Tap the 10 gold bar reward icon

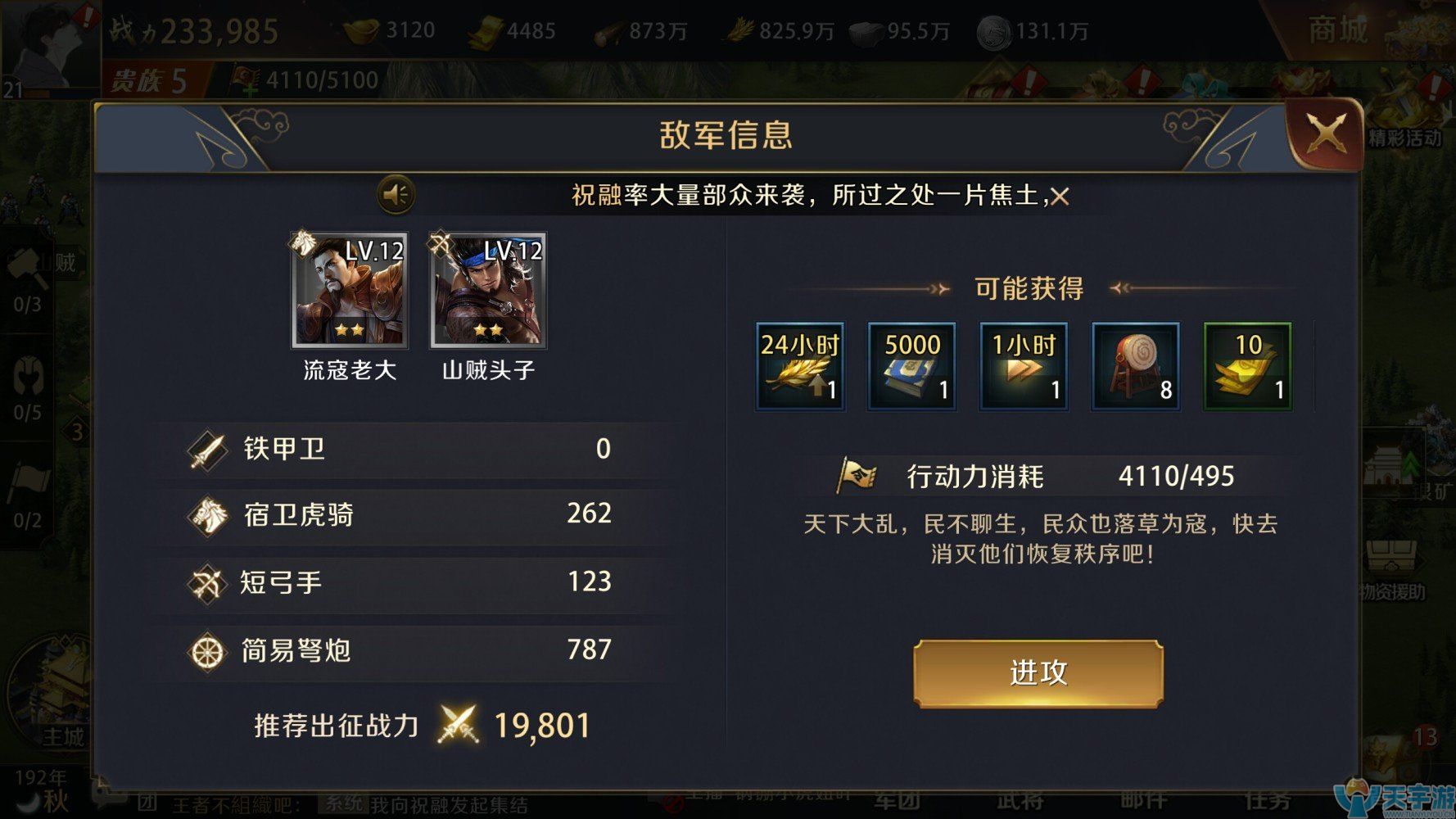(1246, 366)
